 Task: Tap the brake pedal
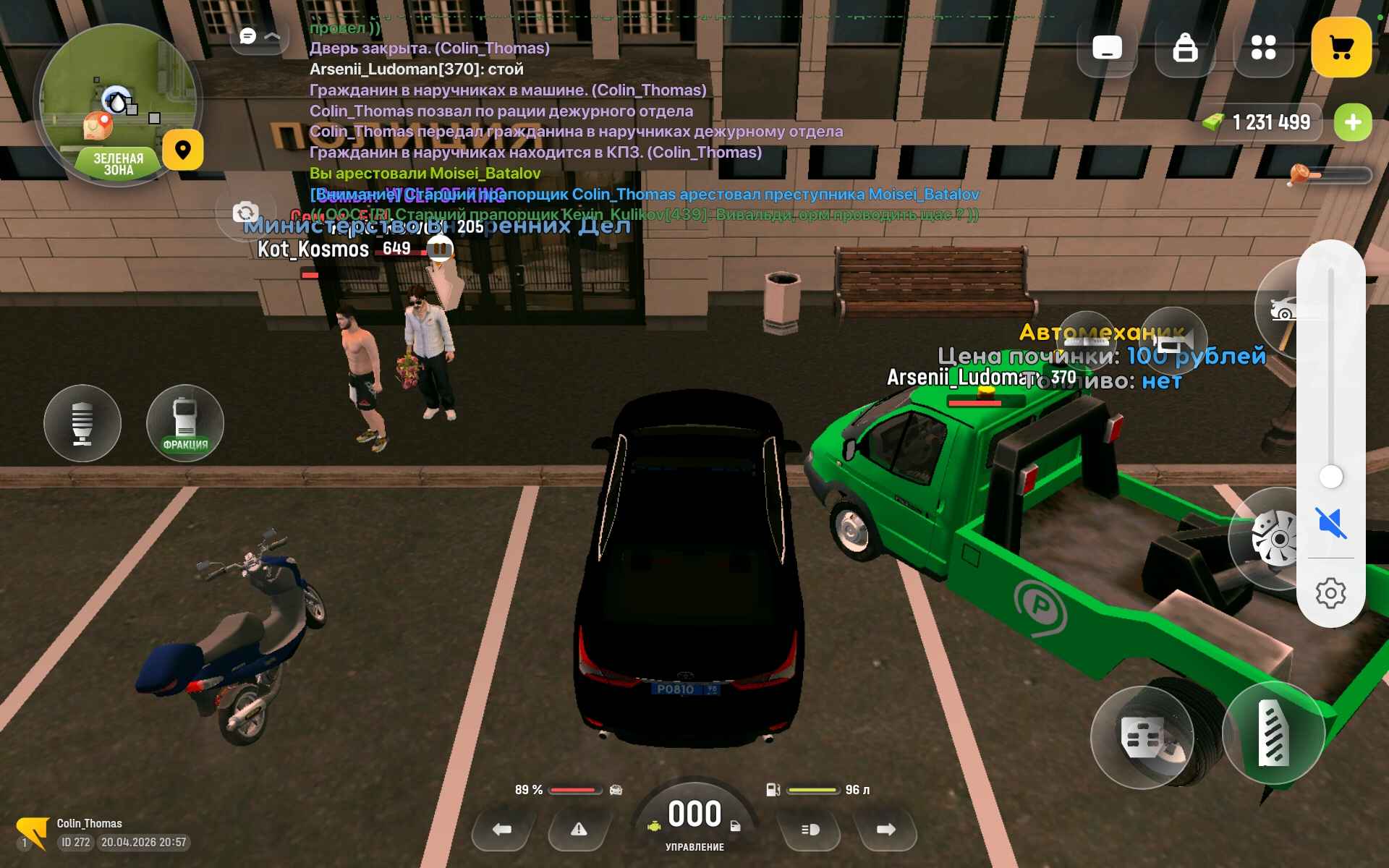coord(1142,738)
